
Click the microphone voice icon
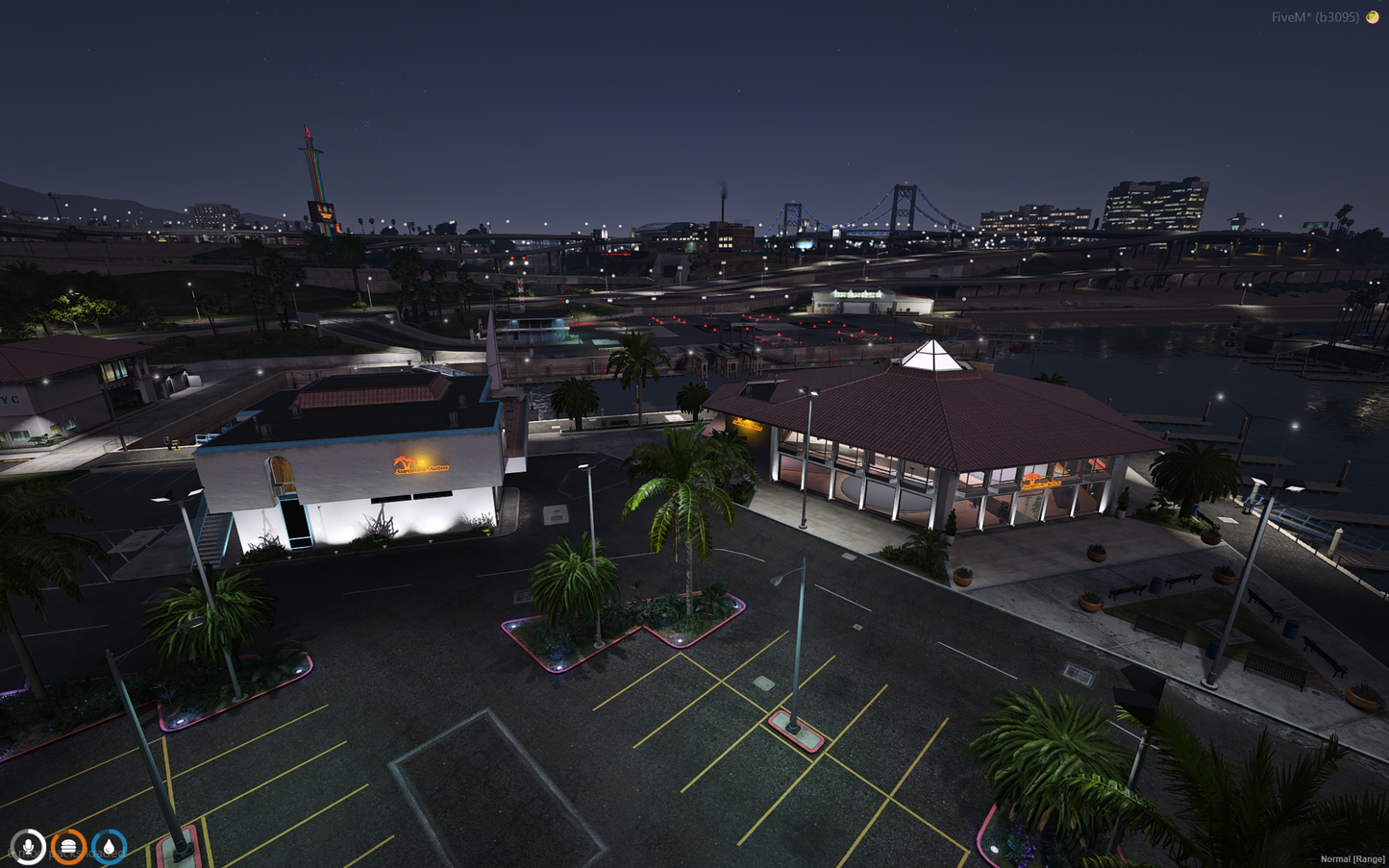[x=28, y=847]
